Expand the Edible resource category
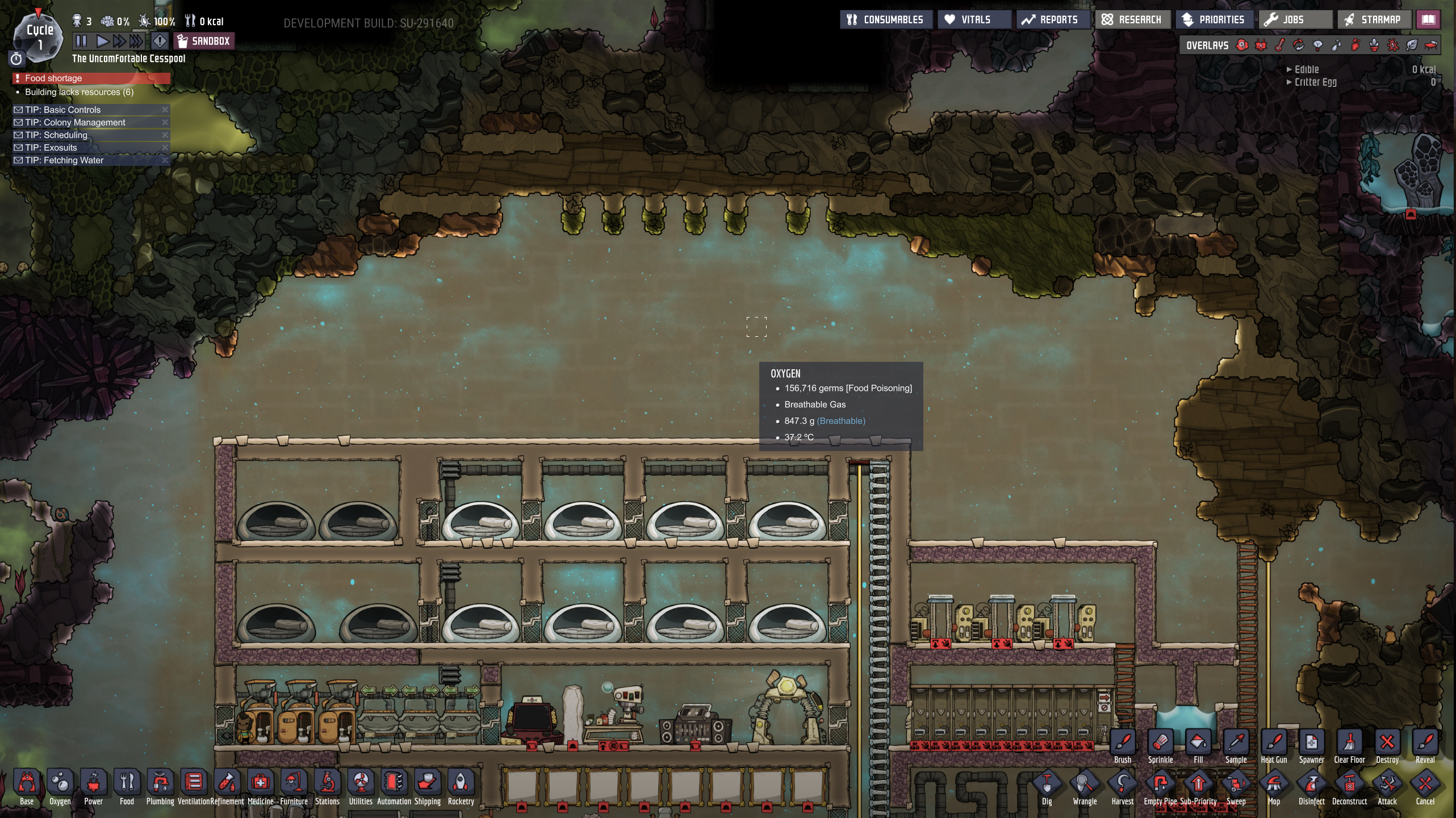Image resolution: width=1456 pixels, height=818 pixels. tap(1289, 69)
